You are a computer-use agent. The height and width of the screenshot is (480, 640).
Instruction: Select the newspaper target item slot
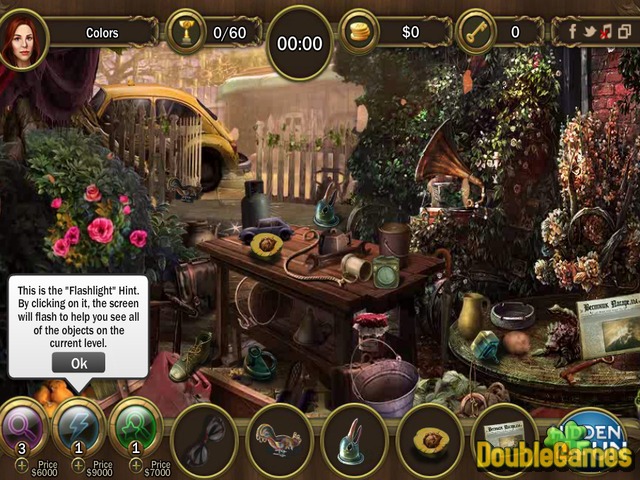tap(504, 438)
